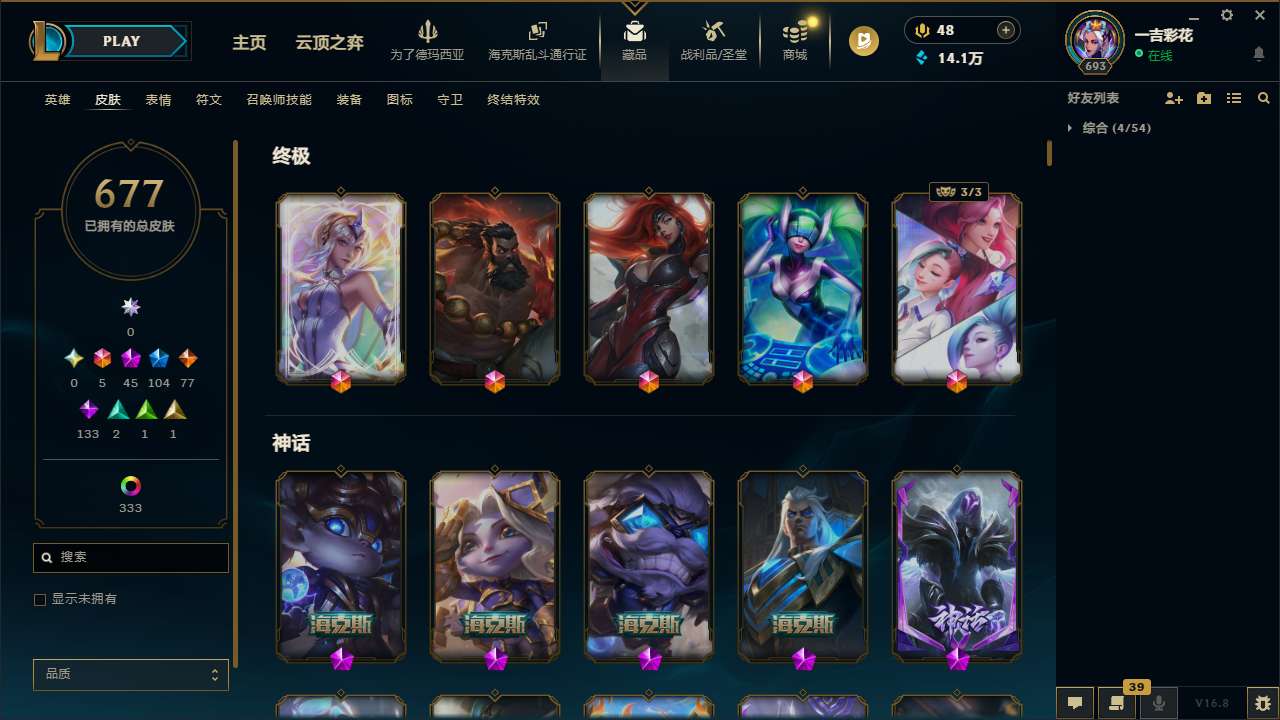
Task: Click the add friend icon
Action: (x=1172, y=98)
